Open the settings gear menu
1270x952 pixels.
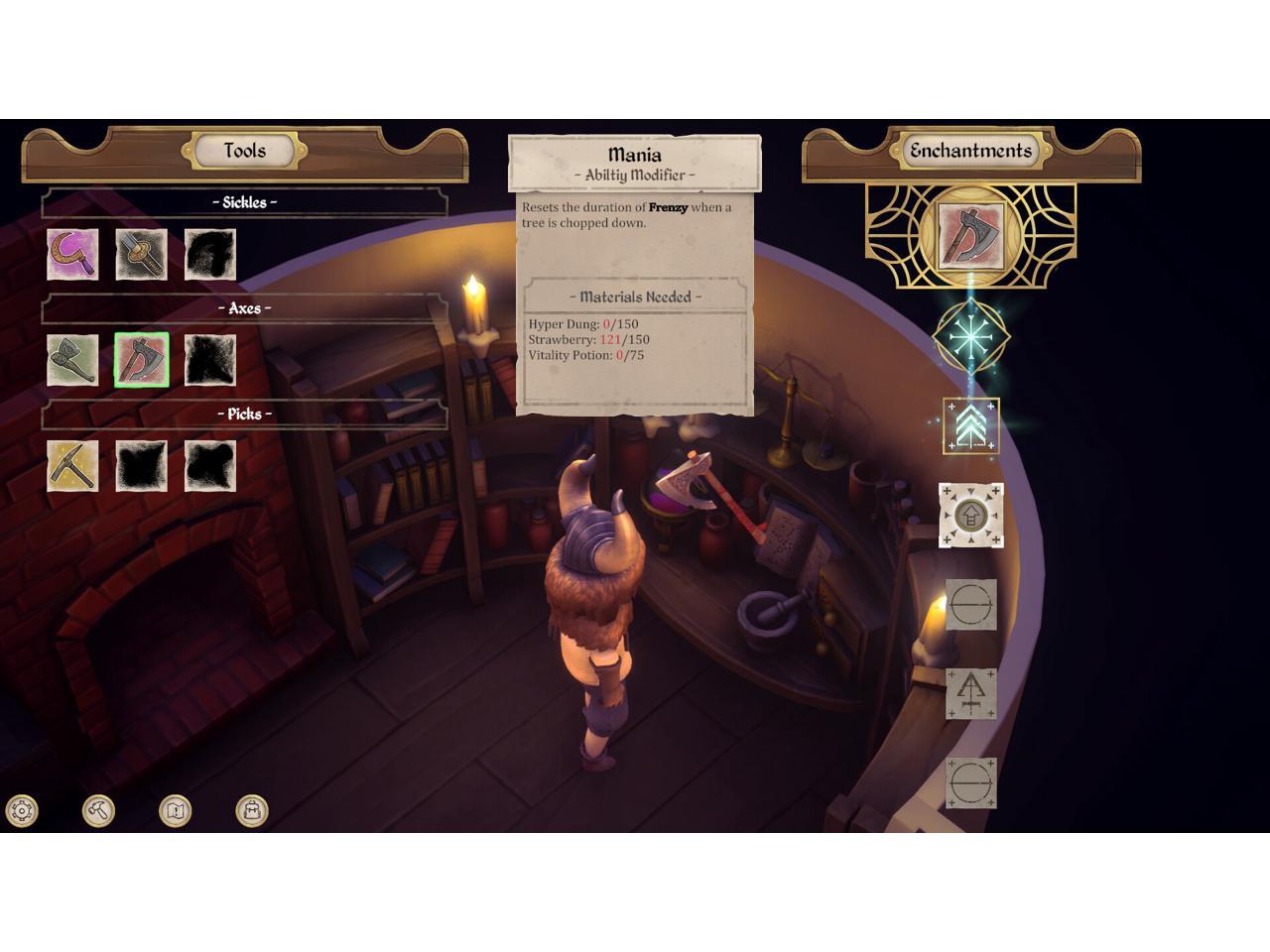(x=22, y=810)
